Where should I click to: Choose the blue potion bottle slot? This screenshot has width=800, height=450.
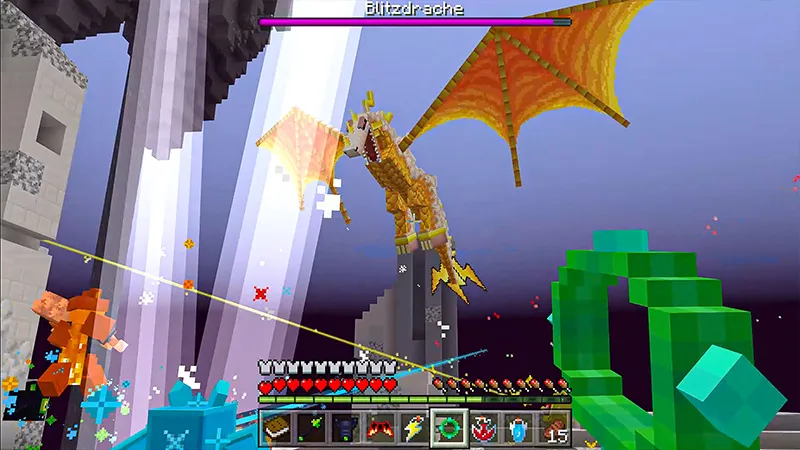click(x=517, y=427)
